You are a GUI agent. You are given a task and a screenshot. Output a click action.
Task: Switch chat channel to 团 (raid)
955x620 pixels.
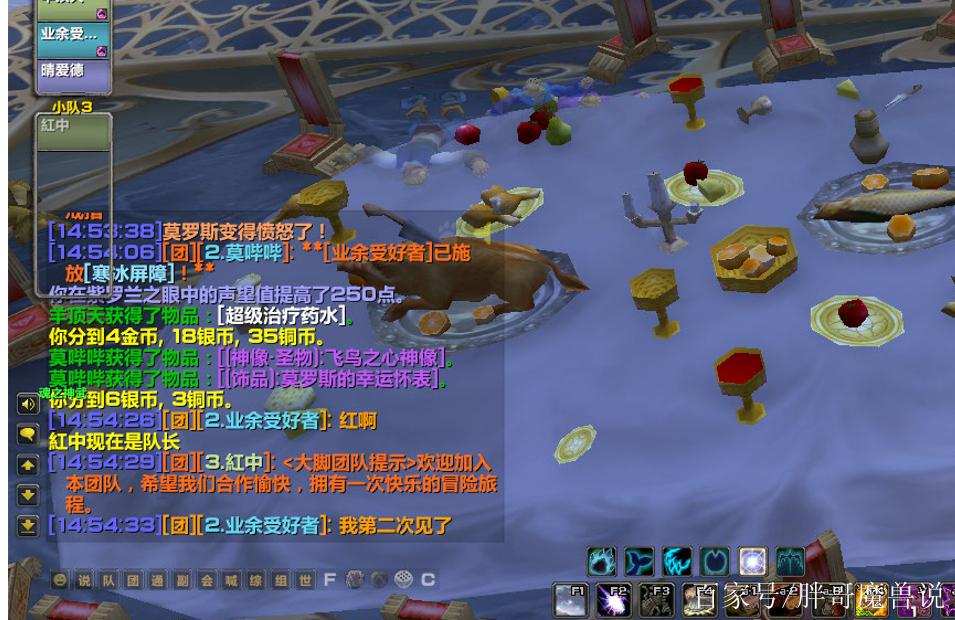[x=133, y=580]
